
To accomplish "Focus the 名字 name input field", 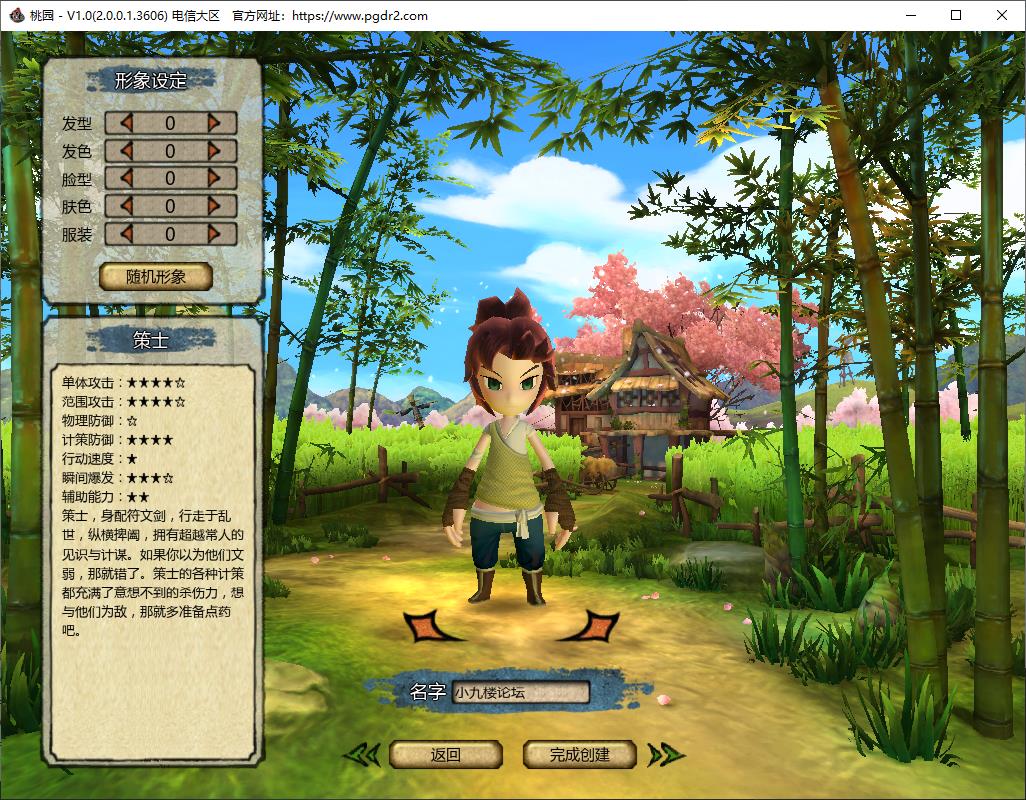I will (x=519, y=692).
